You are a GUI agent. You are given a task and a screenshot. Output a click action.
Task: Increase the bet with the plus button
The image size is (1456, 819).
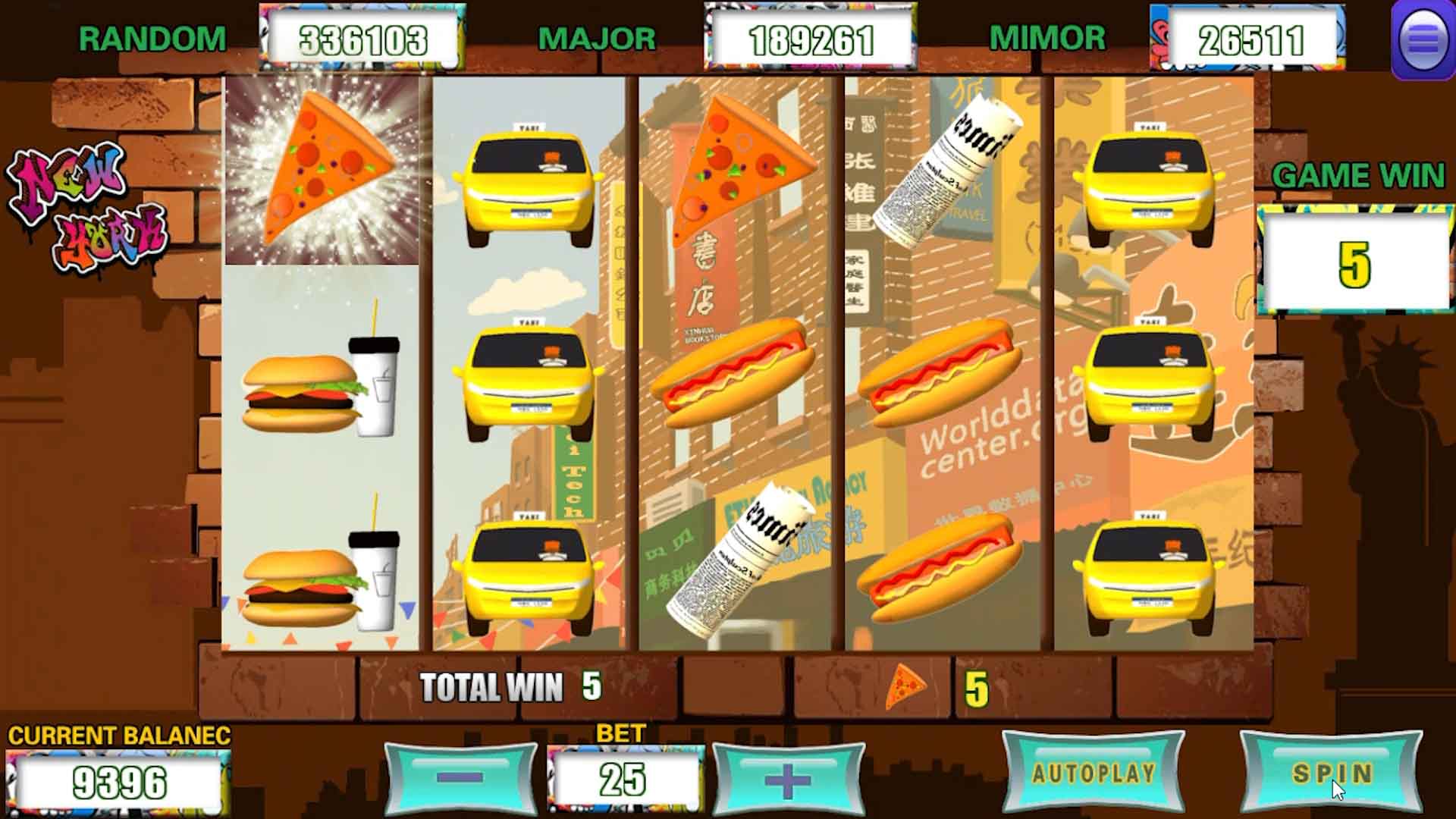tap(788, 780)
